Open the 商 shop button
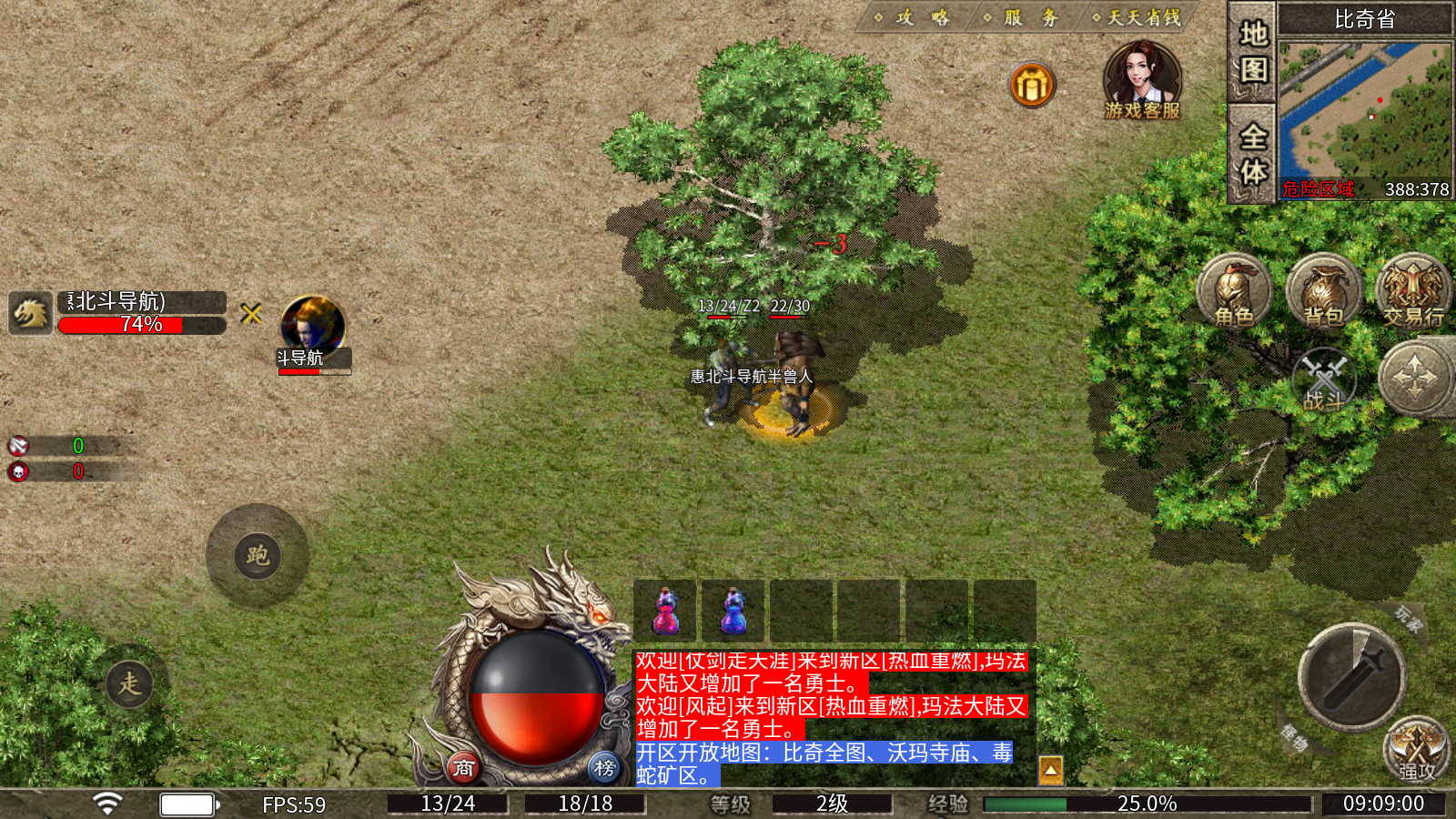The height and width of the screenshot is (819, 1456). (464, 768)
